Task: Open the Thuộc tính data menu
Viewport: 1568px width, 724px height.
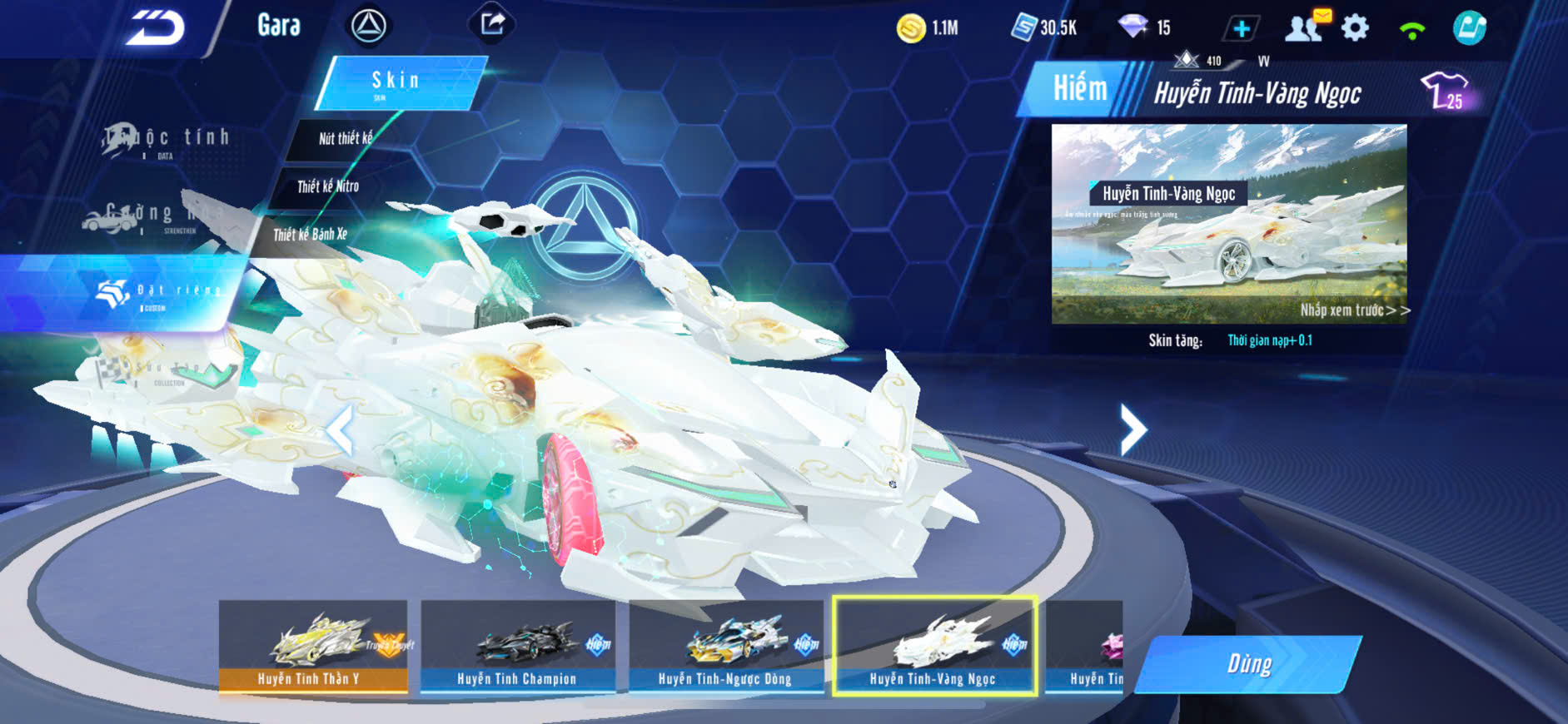Action: point(167,139)
